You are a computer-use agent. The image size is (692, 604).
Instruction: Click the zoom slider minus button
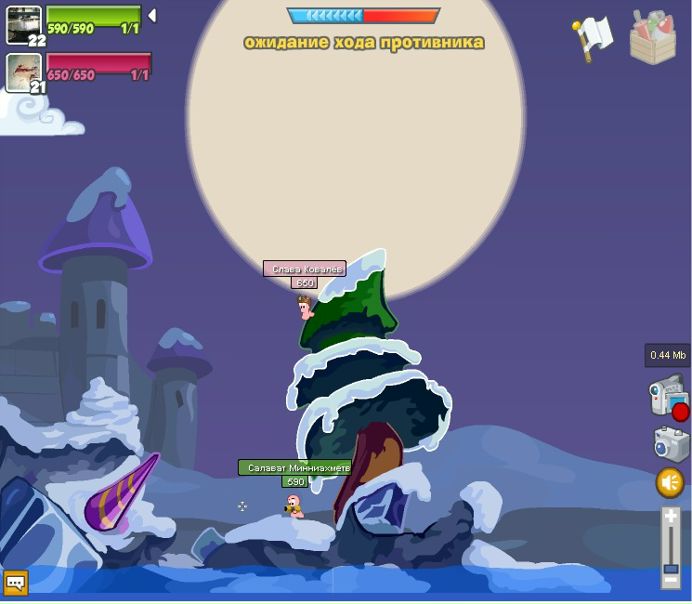671,581
